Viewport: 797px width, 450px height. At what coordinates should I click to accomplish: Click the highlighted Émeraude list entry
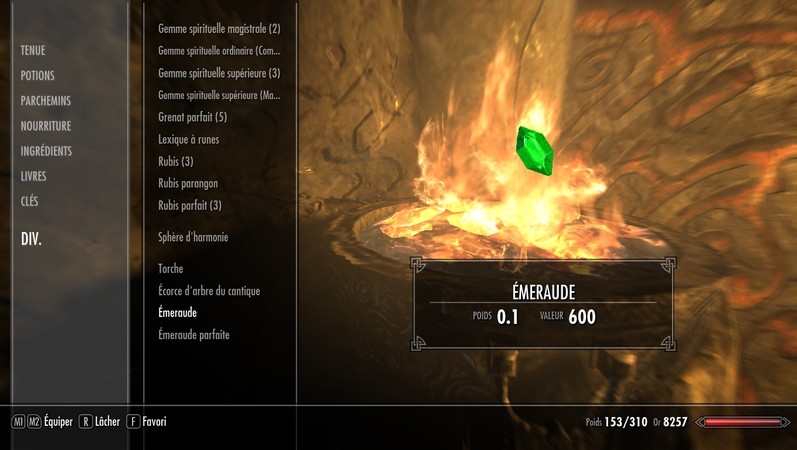(178, 313)
